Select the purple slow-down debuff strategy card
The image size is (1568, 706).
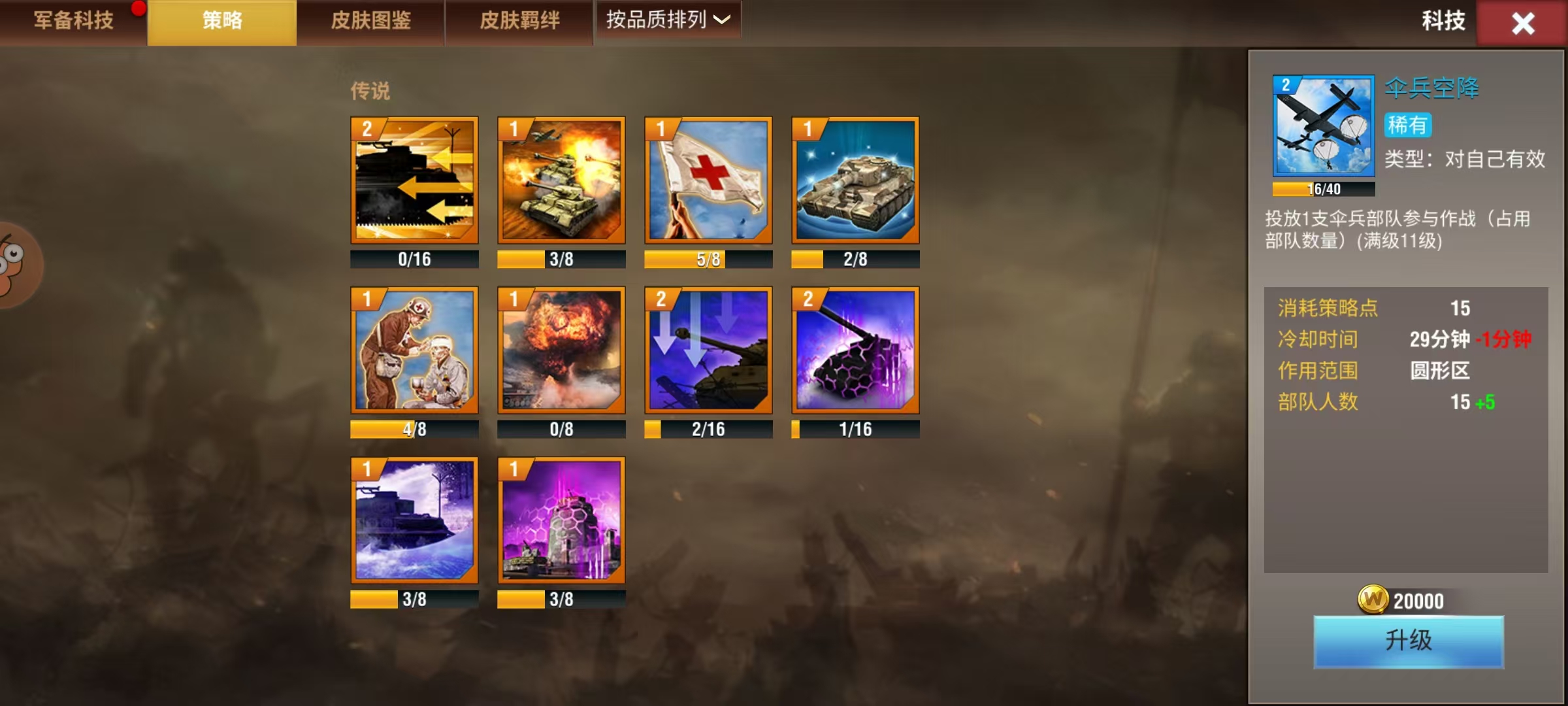pos(708,353)
